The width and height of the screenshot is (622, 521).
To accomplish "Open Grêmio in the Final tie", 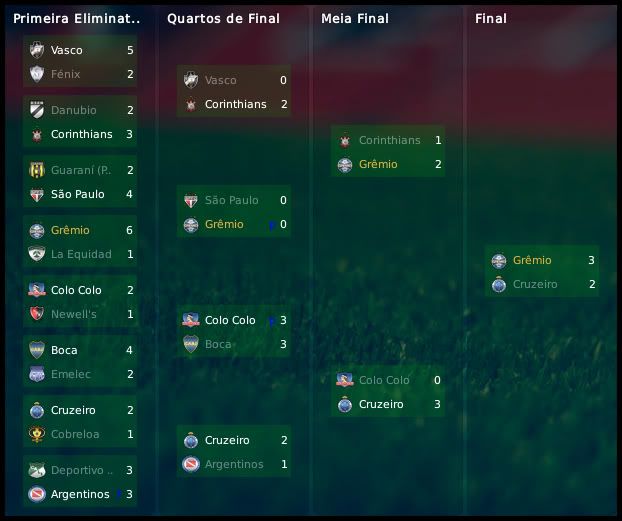I will click(532, 260).
